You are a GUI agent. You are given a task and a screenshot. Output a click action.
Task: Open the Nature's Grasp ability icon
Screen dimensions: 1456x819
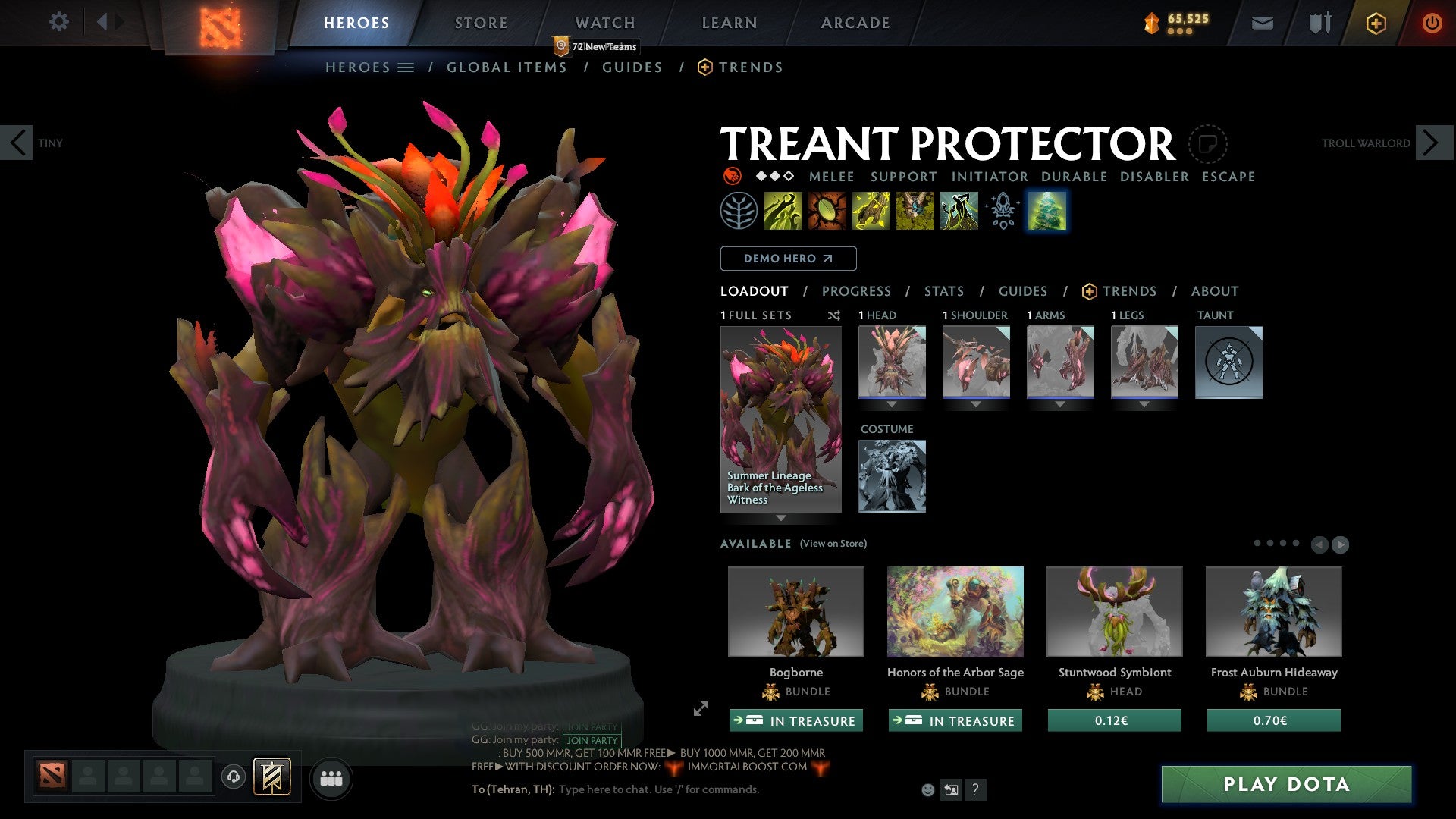pyautogui.click(x=781, y=210)
